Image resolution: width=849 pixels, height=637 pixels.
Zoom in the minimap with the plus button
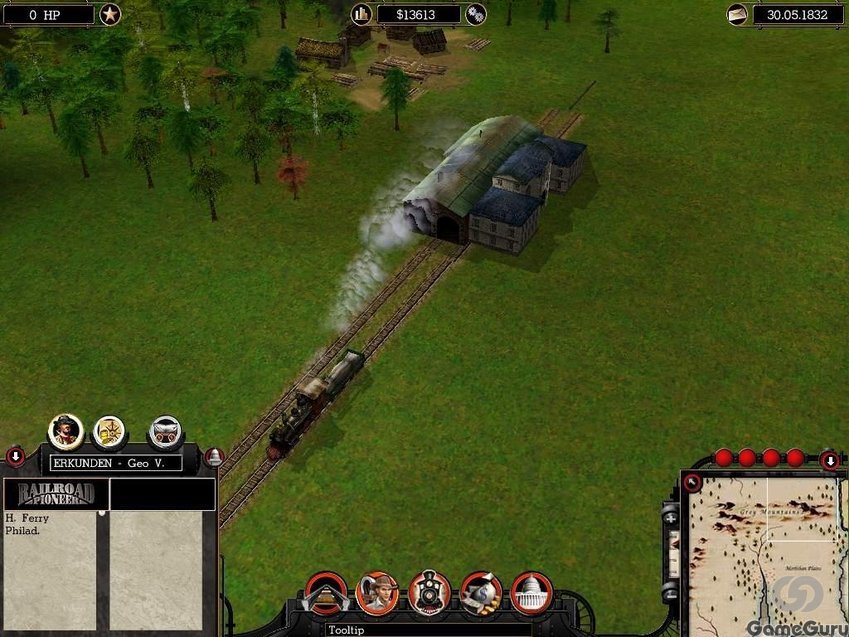coord(671,520)
